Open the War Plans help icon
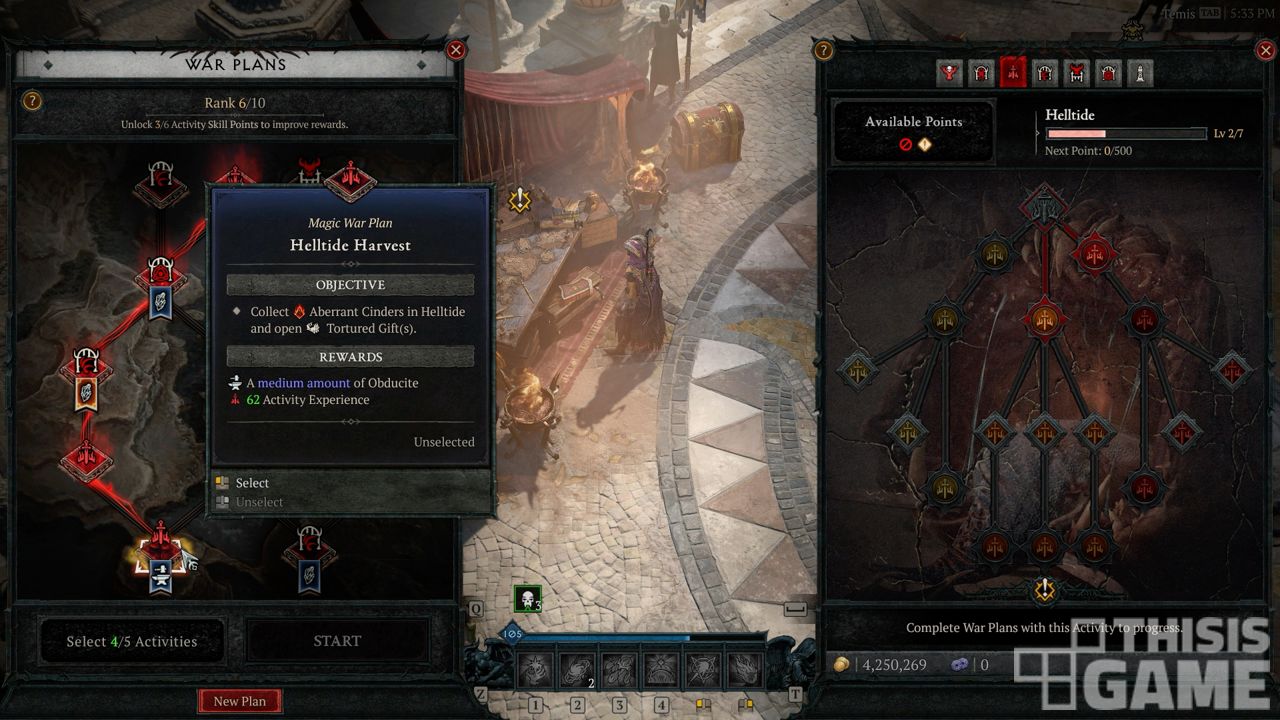This screenshot has width=1280, height=720. (x=32, y=101)
